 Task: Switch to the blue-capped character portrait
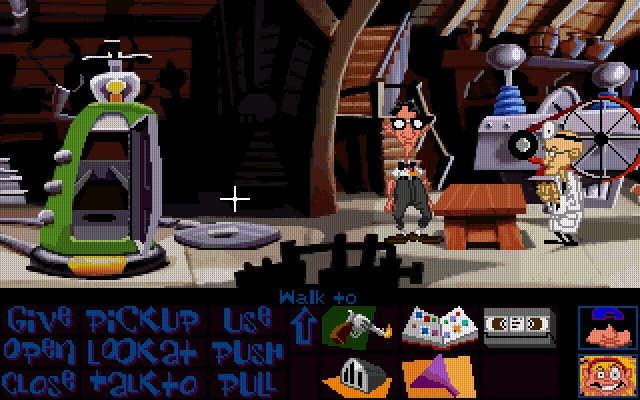pos(608,326)
